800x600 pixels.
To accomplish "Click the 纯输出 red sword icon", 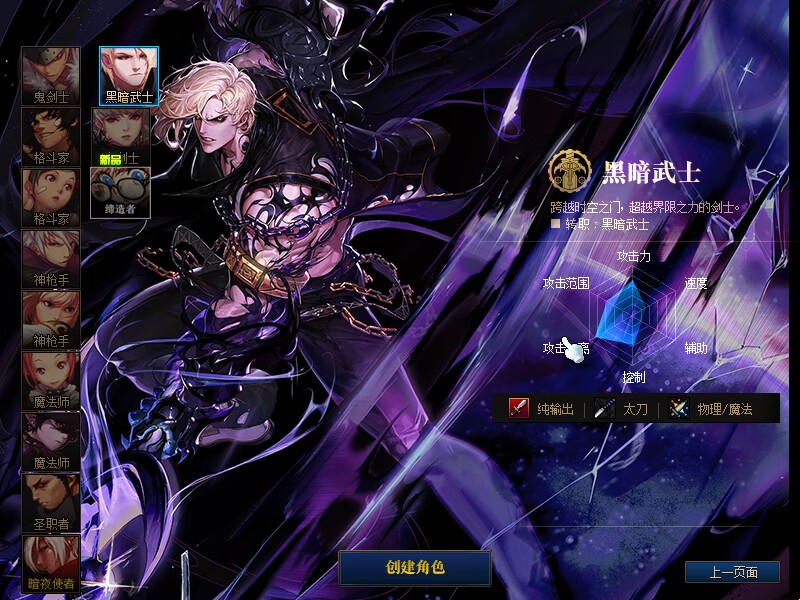I will click(x=519, y=408).
